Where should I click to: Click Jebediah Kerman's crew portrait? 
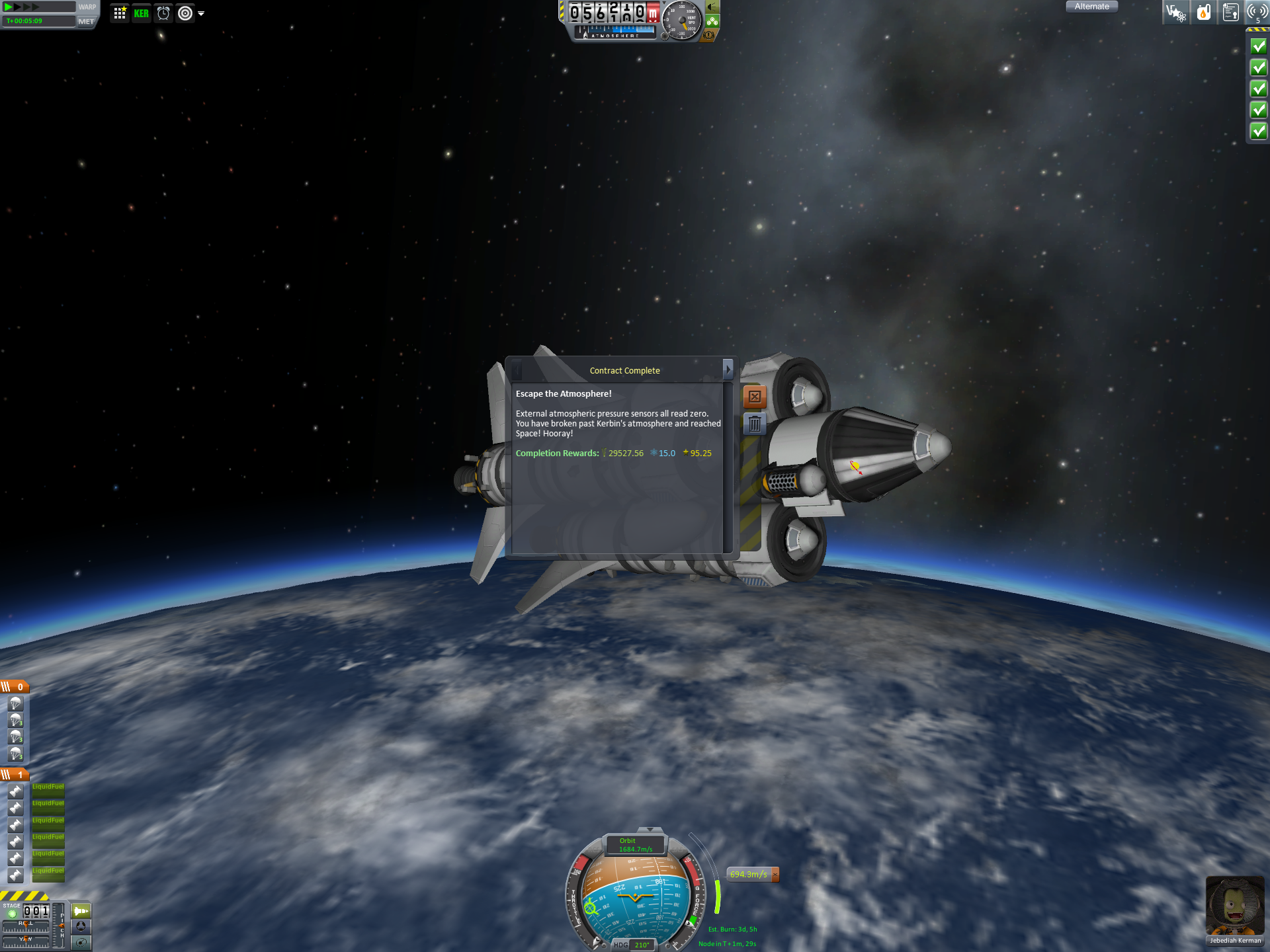1234,906
